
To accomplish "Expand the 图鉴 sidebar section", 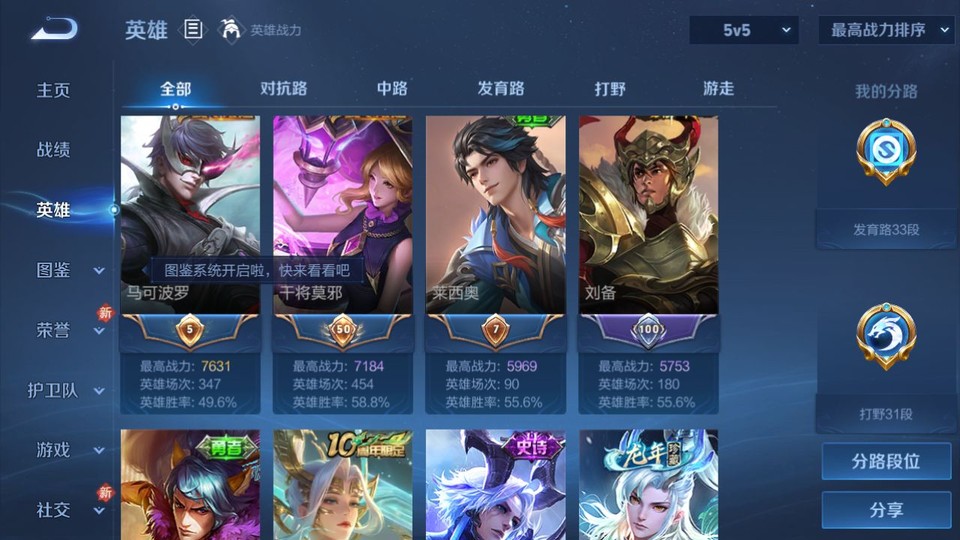I will coord(70,270).
